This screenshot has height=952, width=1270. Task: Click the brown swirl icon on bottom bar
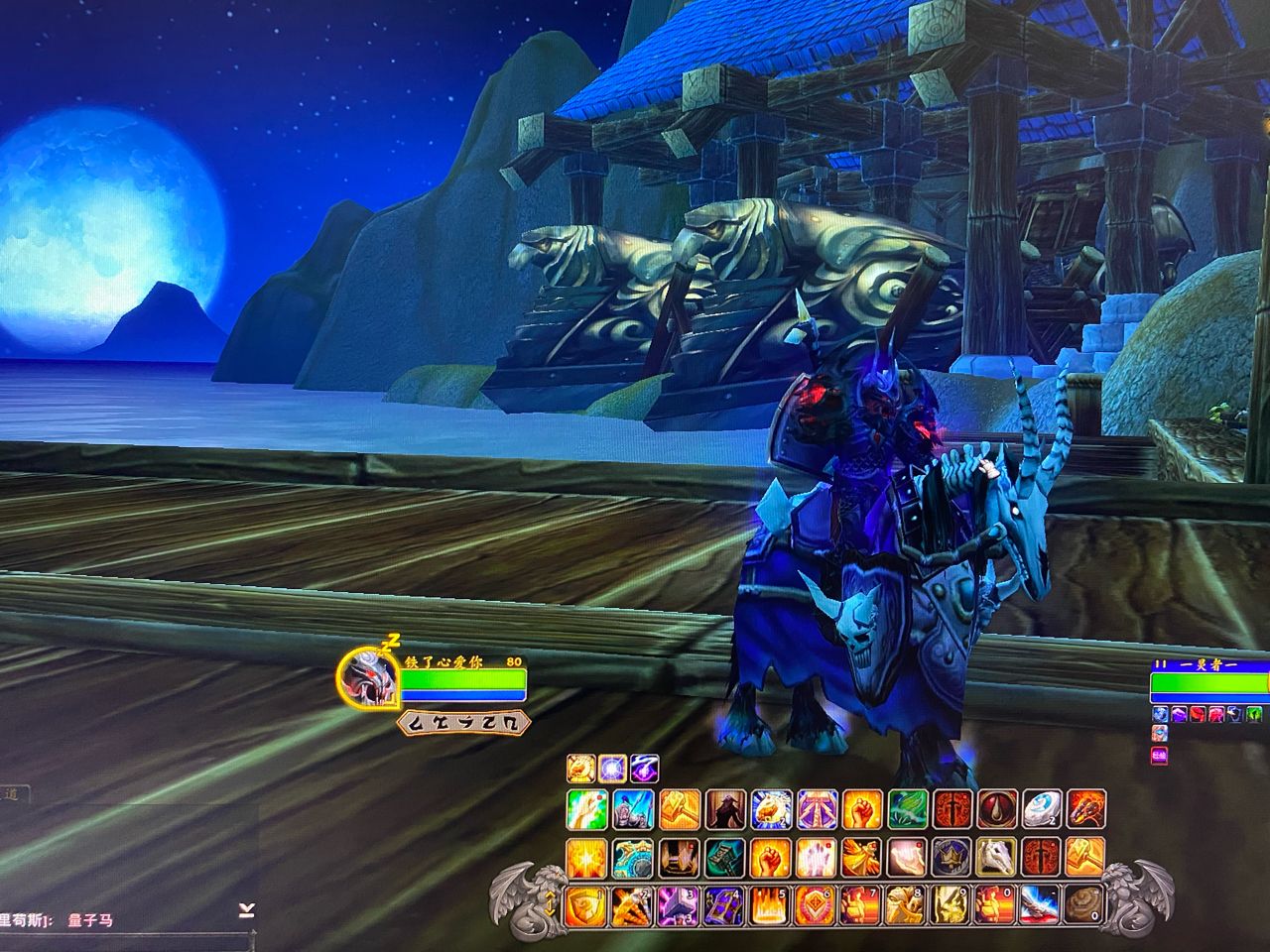coord(1083,904)
